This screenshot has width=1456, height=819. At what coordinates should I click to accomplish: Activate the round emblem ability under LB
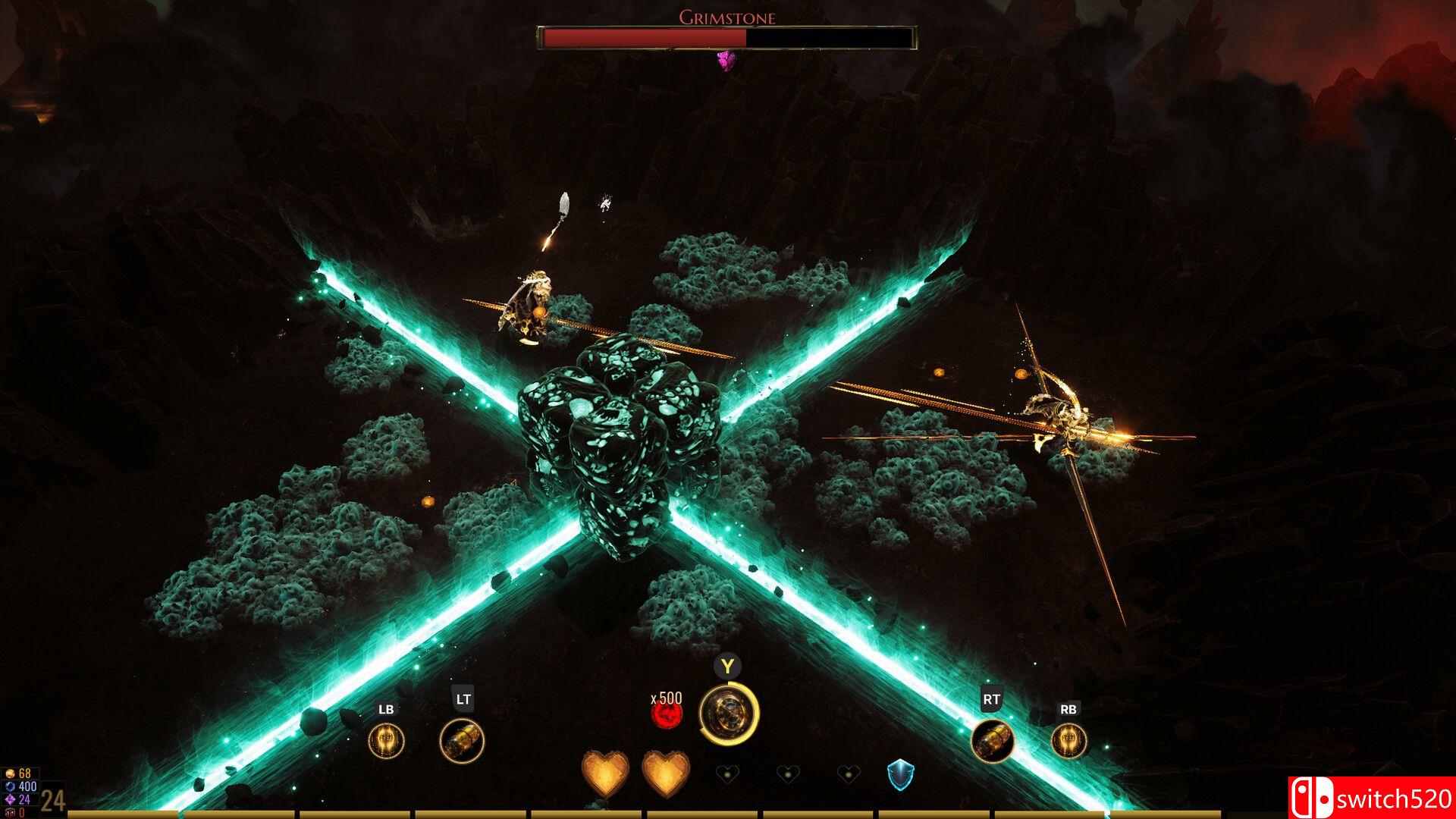coord(386,741)
